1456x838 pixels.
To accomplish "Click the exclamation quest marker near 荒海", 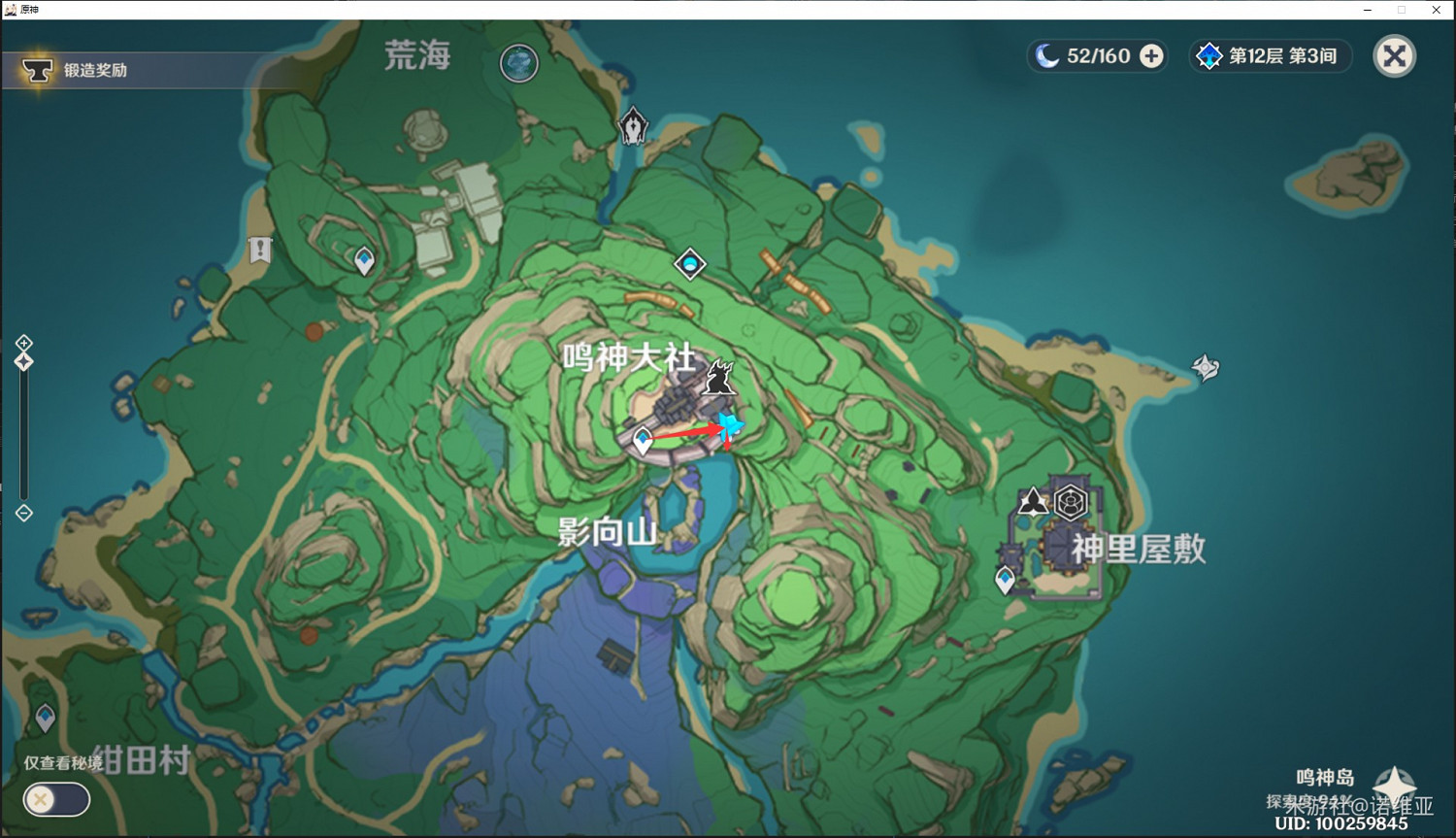I will click(x=258, y=250).
